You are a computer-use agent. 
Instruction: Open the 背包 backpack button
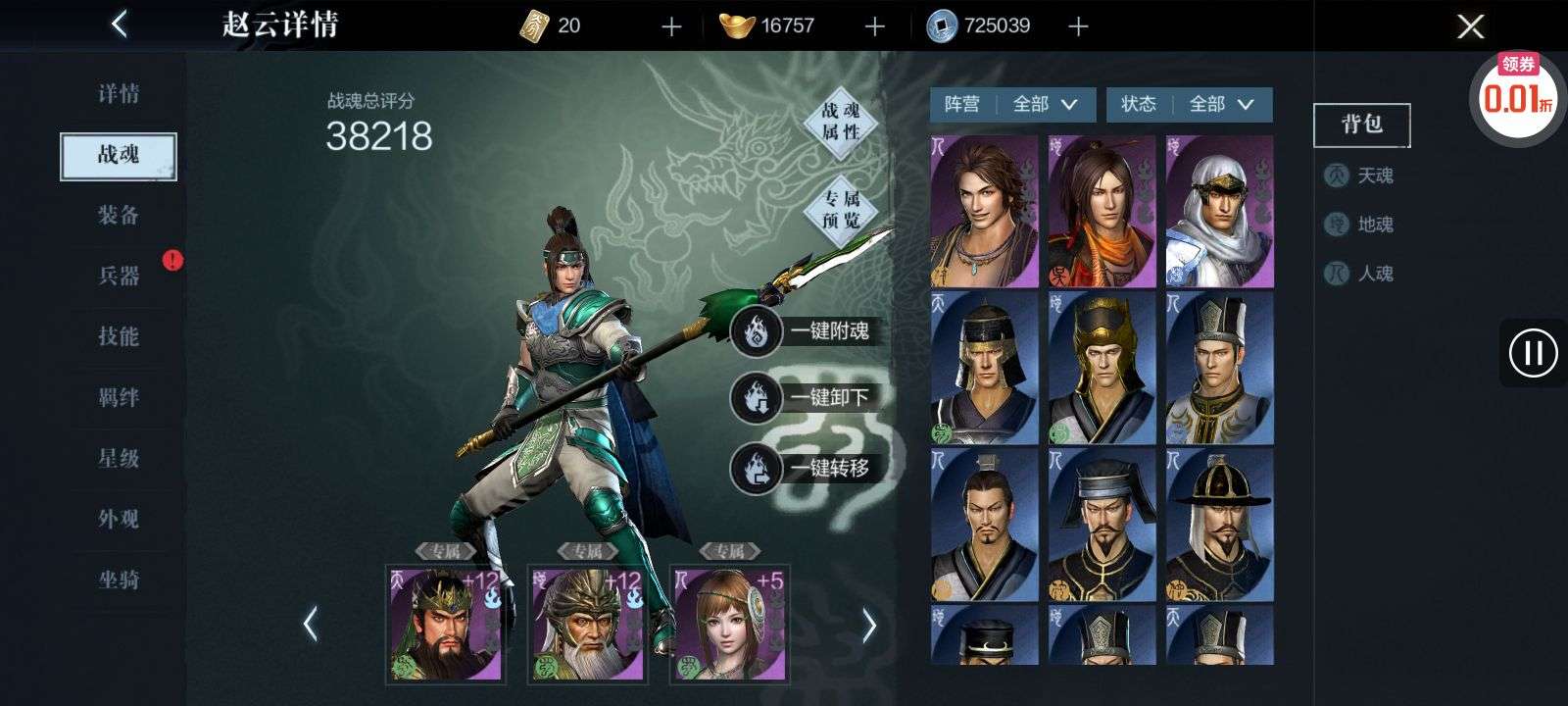pyautogui.click(x=1361, y=125)
